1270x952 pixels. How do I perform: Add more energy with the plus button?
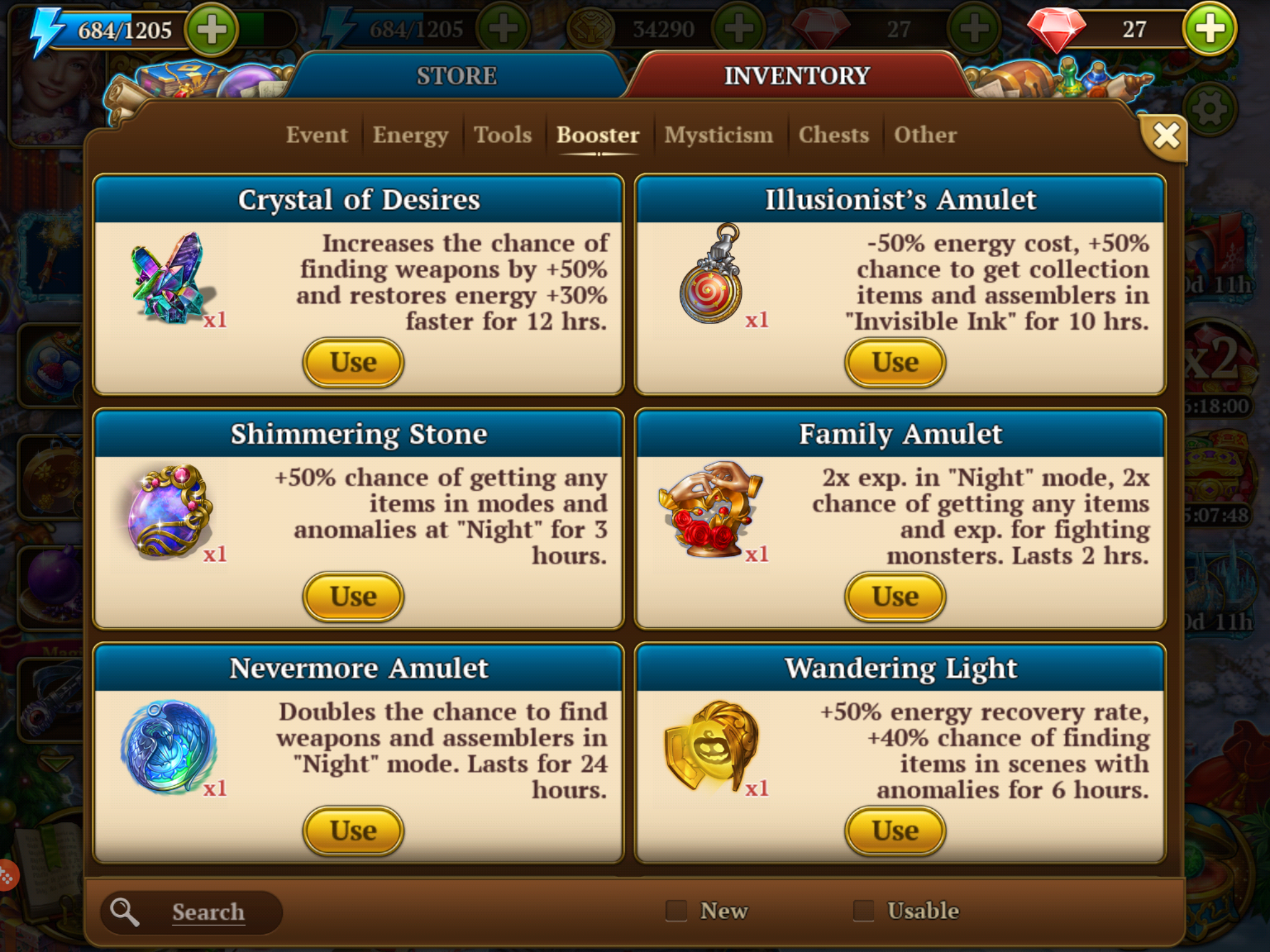(212, 29)
